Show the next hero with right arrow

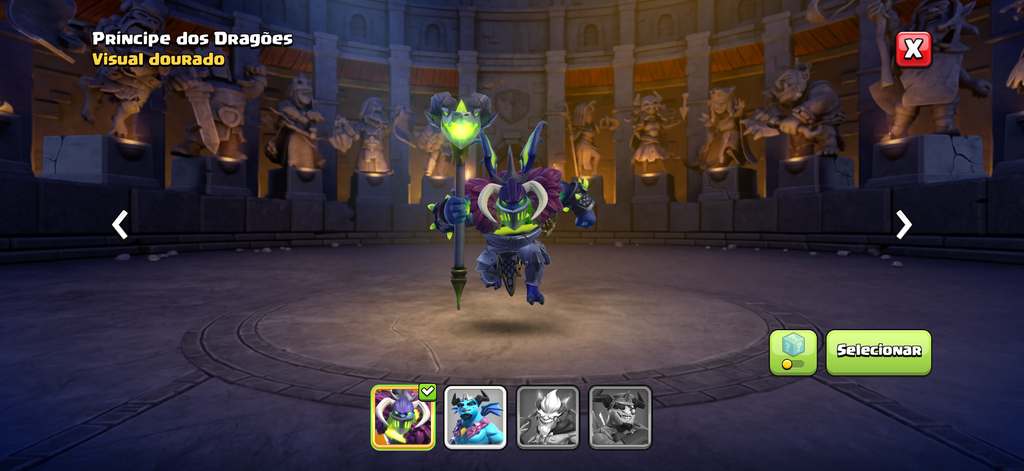tap(904, 225)
